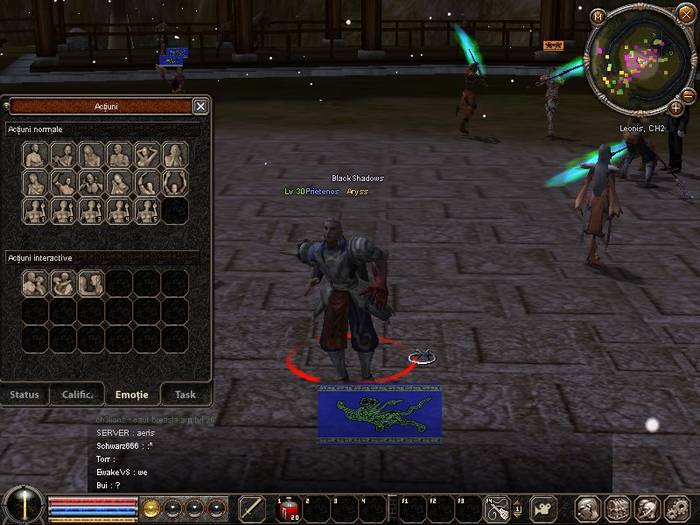Switch to the Status tab
The height and width of the screenshot is (525, 700).
click(25, 395)
